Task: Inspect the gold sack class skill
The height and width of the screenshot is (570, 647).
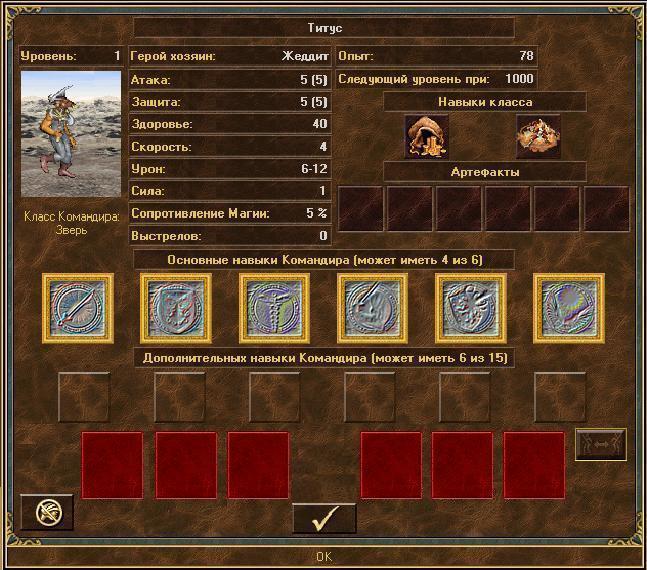Action: (427, 136)
